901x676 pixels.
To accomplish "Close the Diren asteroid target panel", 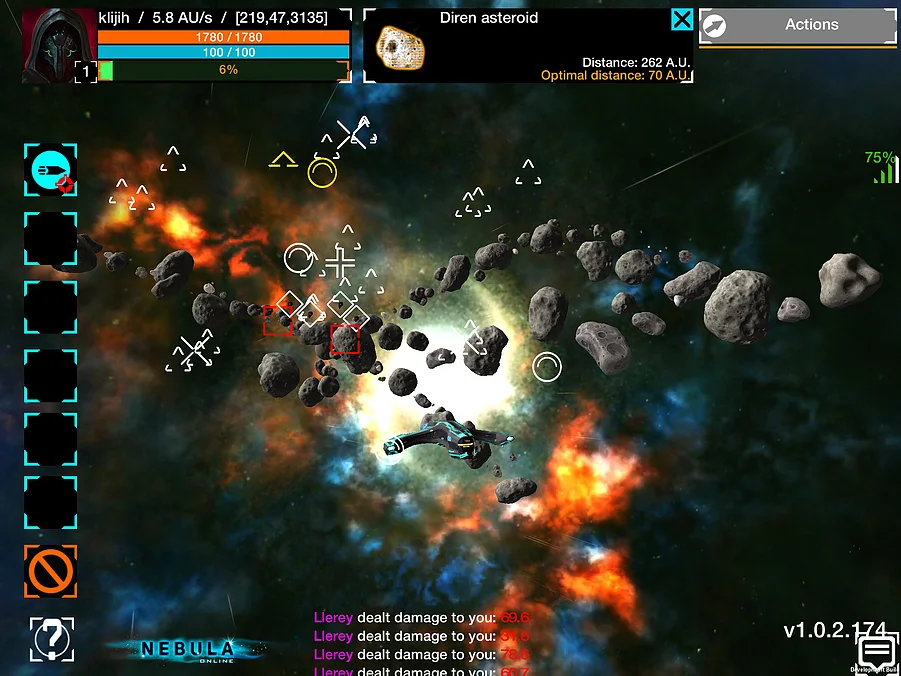I will pyautogui.click(x=681, y=19).
